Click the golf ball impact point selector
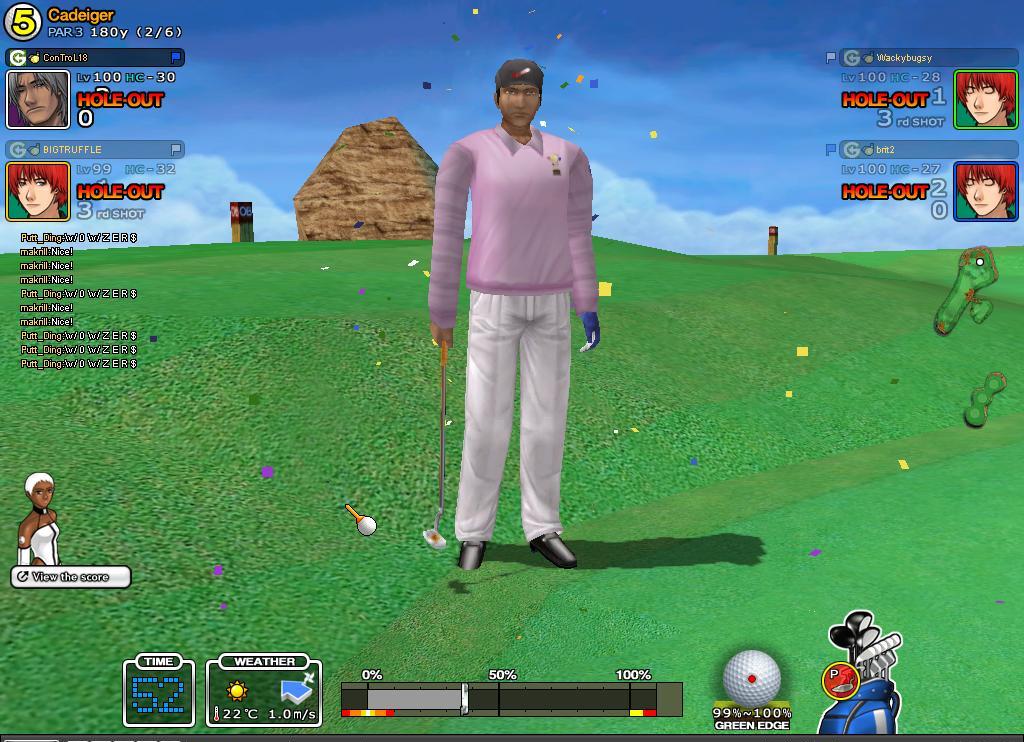 tap(751, 677)
